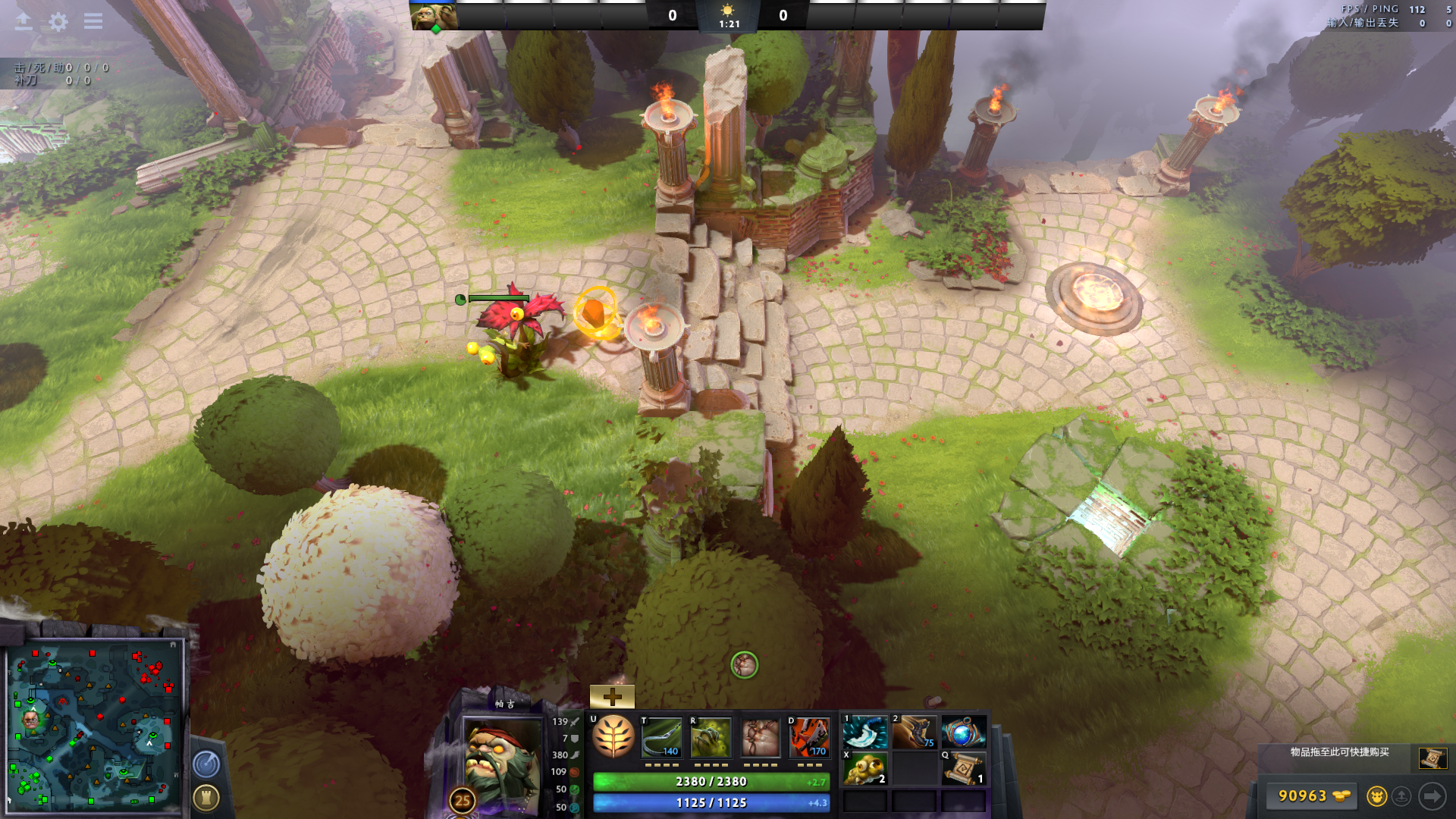Cast the Meat Hook ability
This screenshot has width=1456, height=819.
click(x=662, y=737)
